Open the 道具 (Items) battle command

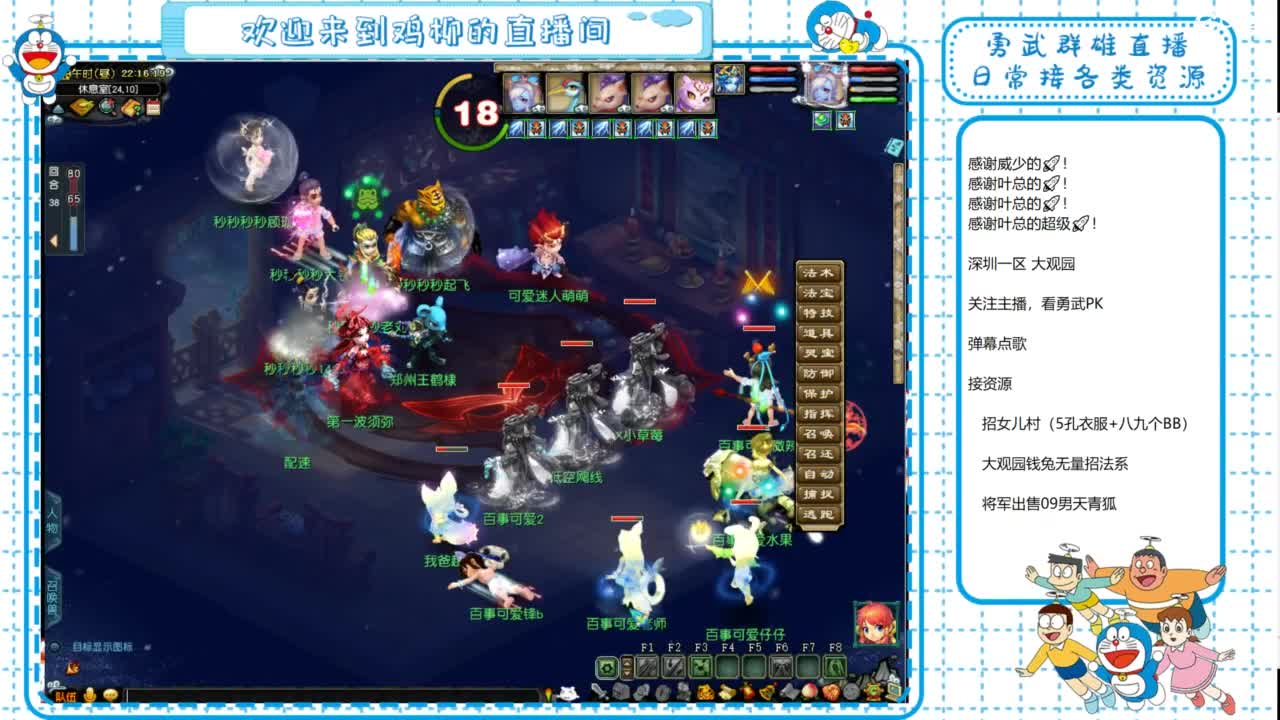tap(818, 332)
